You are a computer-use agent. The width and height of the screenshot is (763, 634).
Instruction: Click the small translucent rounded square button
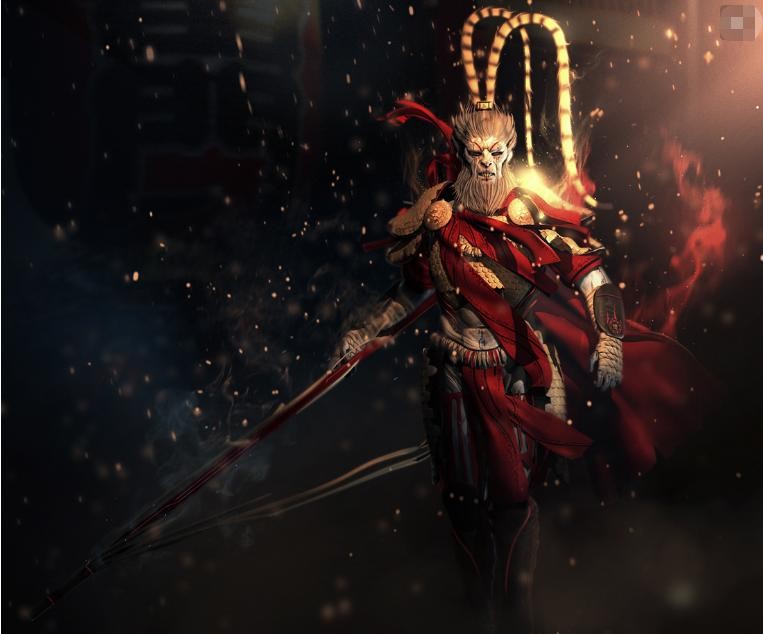click(737, 22)
